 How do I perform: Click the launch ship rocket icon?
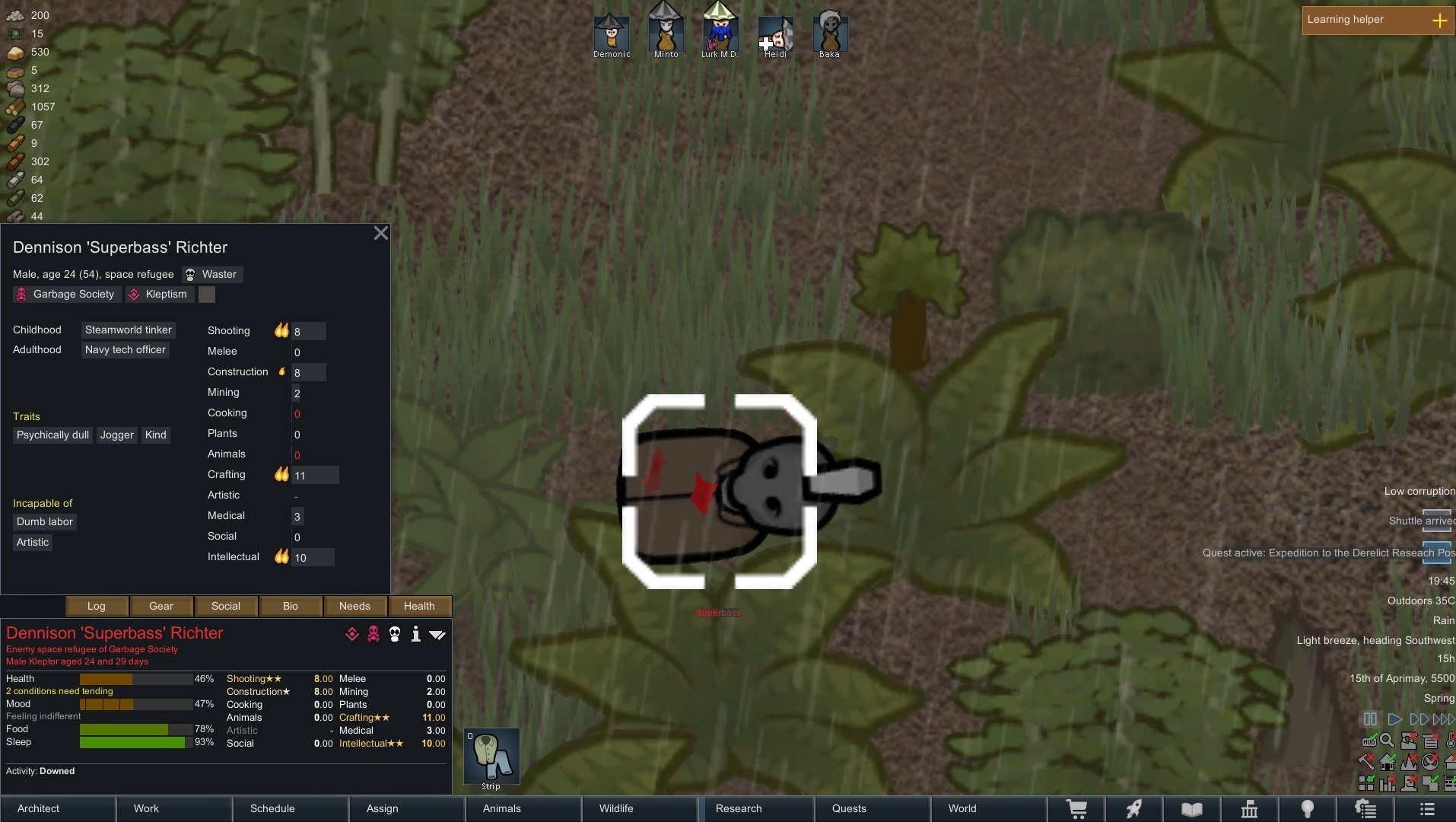click(1134, 809)
